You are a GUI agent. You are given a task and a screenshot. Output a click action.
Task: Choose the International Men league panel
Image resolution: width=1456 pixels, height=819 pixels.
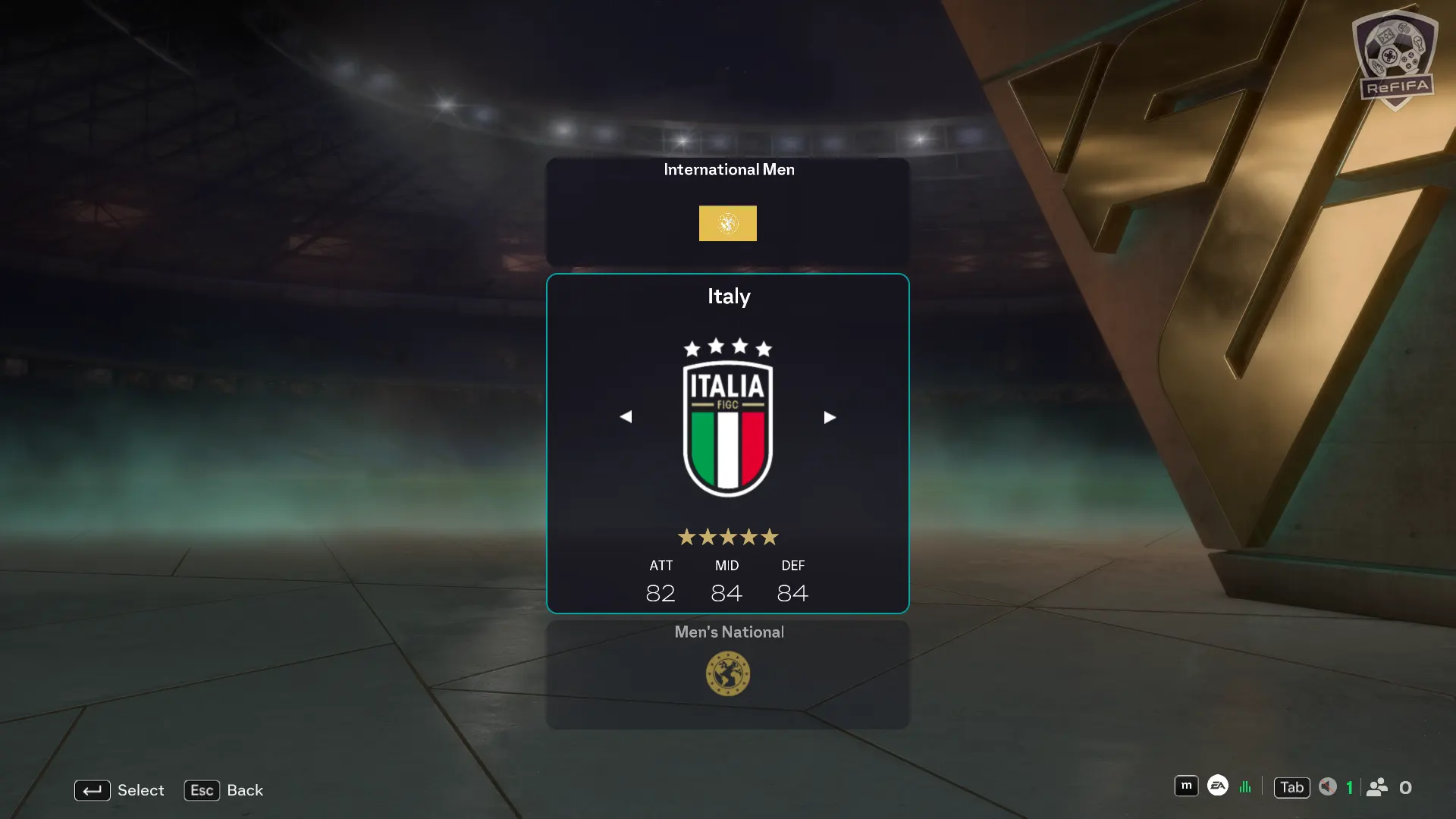pos(728,211)
